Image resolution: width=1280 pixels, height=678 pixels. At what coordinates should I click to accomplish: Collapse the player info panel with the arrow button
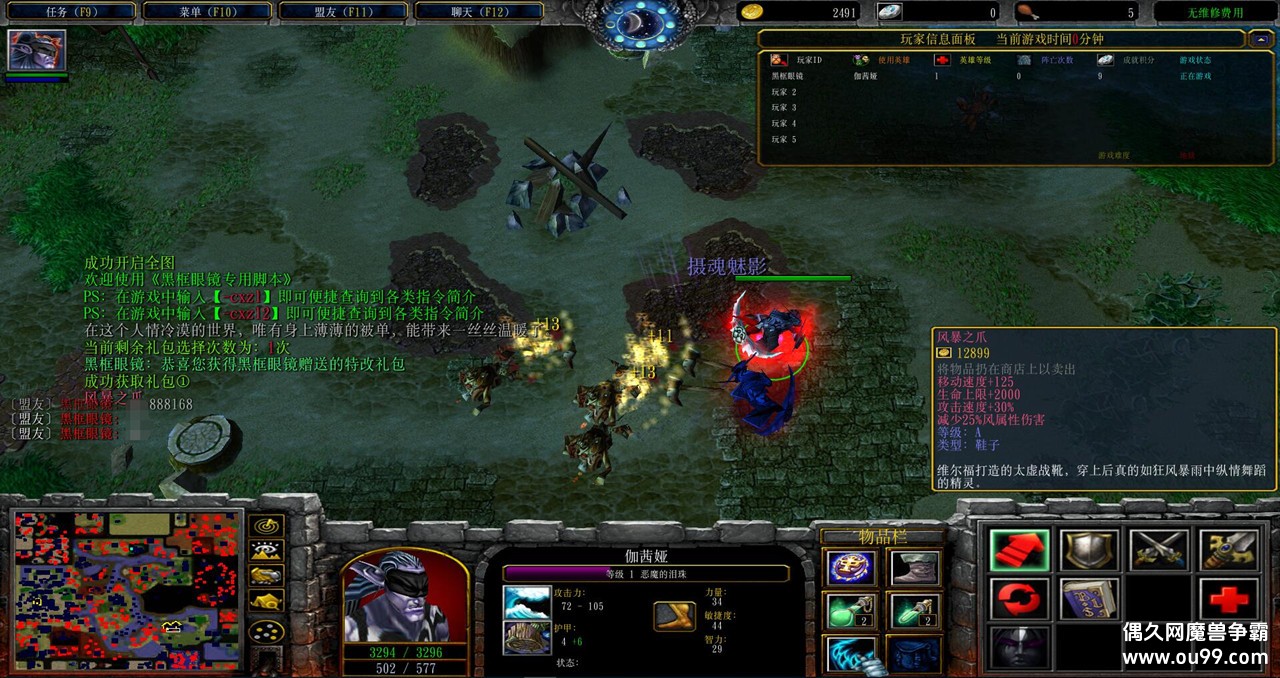[x=1259, y=39]
